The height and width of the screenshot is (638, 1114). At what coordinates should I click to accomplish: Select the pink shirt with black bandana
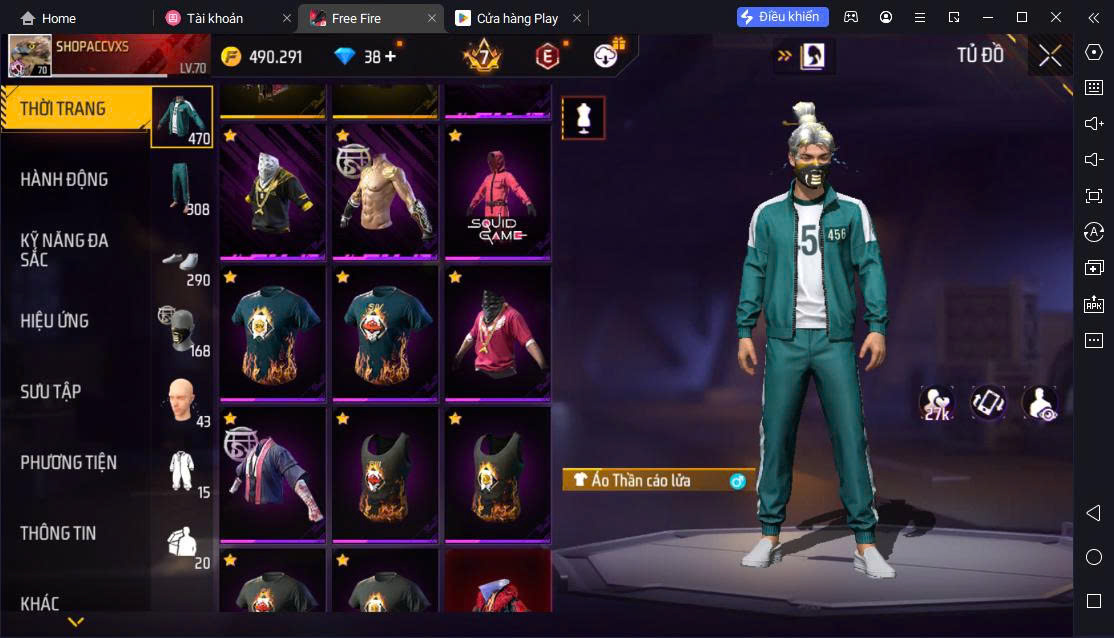pyautogui.click(x=497, y=333)
